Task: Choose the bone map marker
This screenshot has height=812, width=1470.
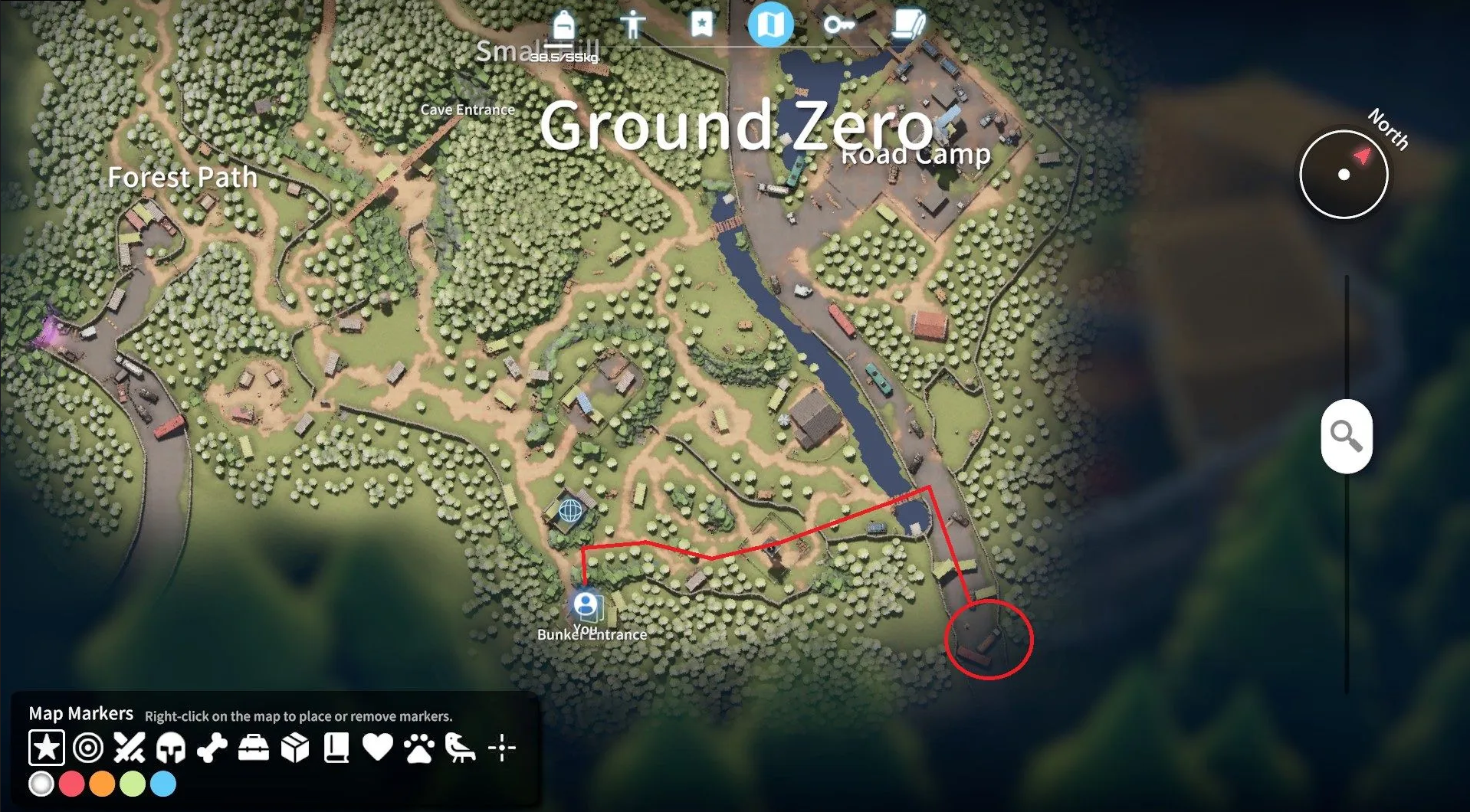Action: click(x=212, y=748)
